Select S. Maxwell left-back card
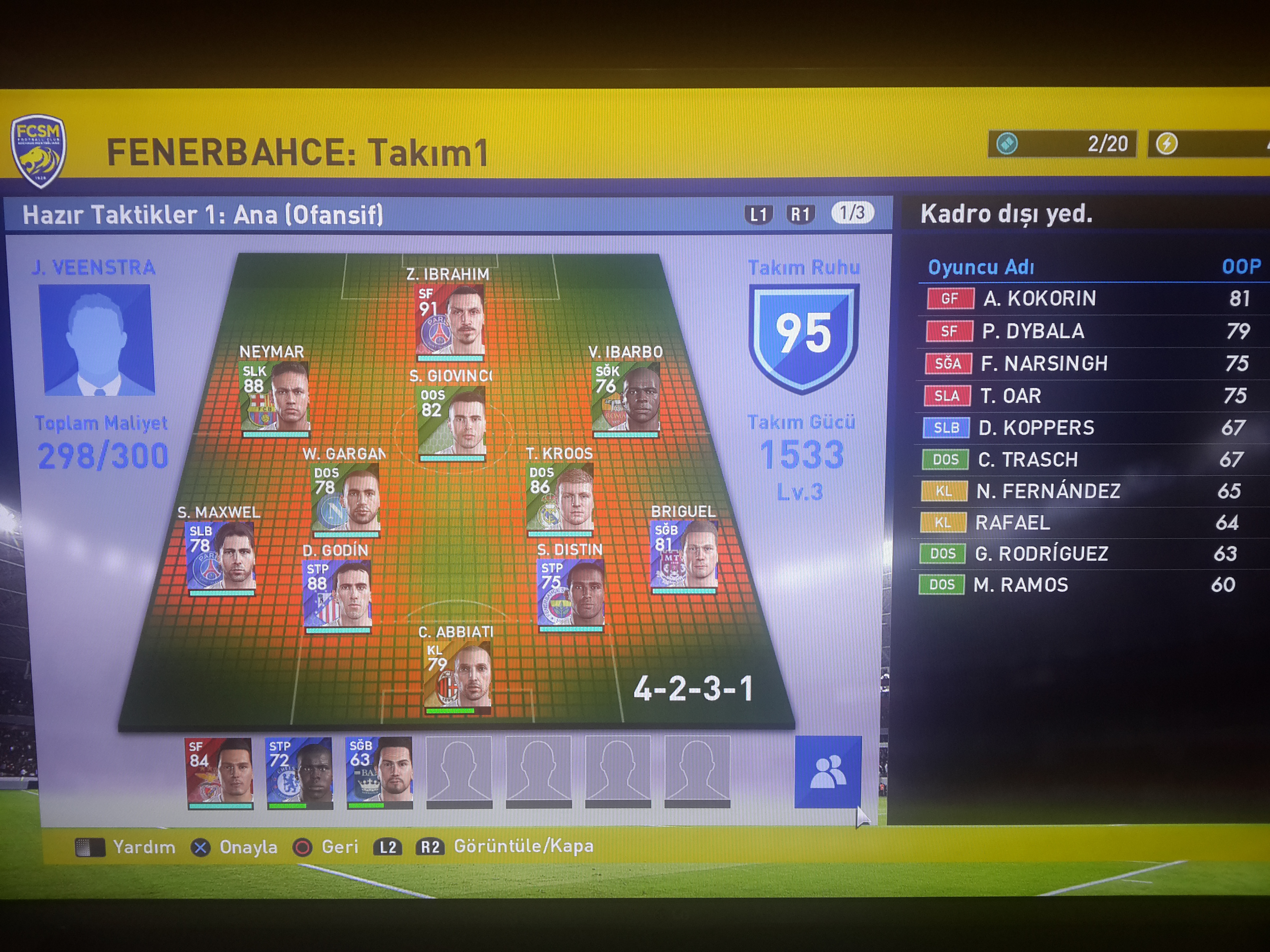Image resolution: width=1270 pixels, height=952 pixels. [221, 557]
